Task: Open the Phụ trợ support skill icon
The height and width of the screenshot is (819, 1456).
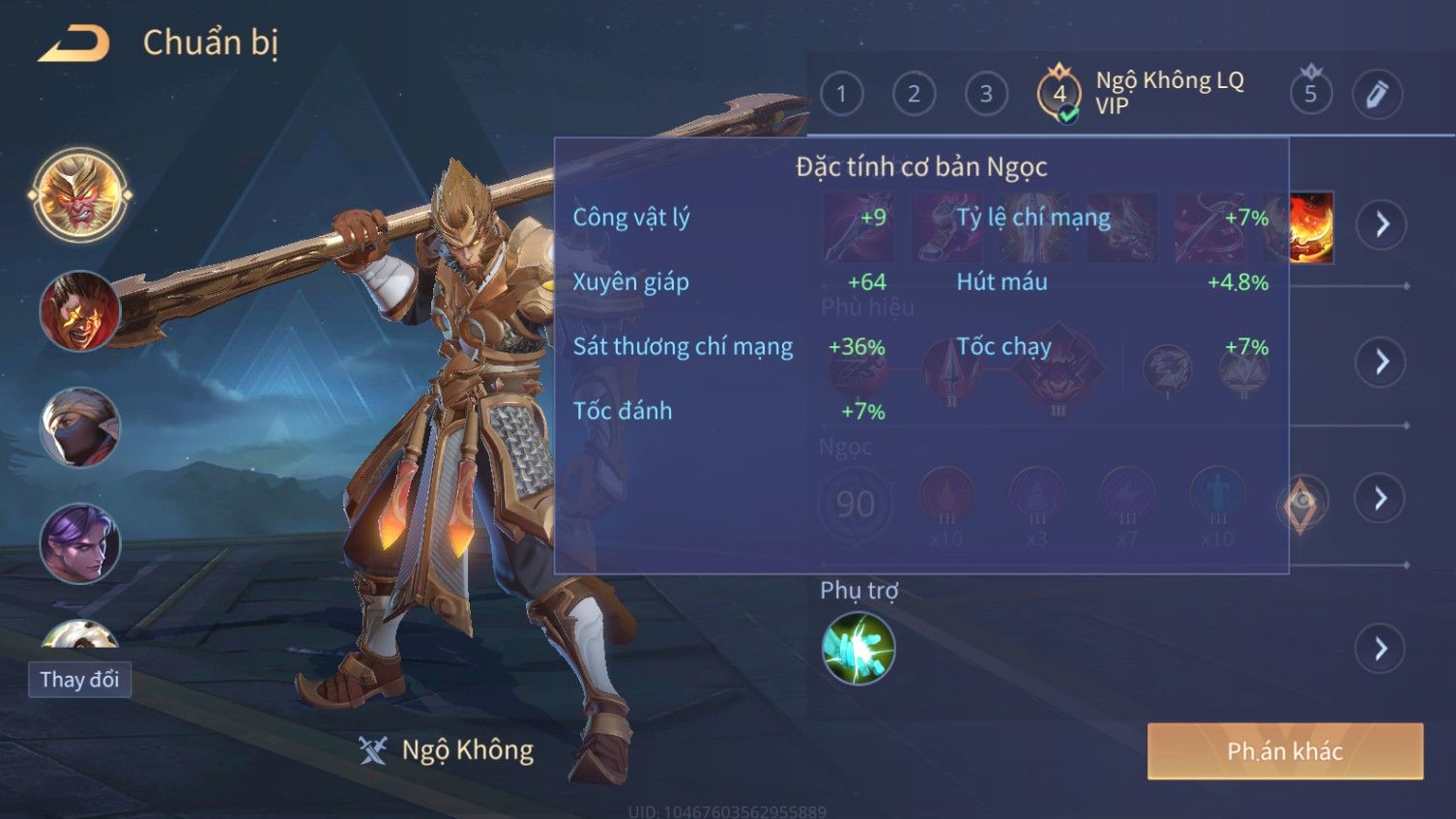Action: tap(858, 649)
